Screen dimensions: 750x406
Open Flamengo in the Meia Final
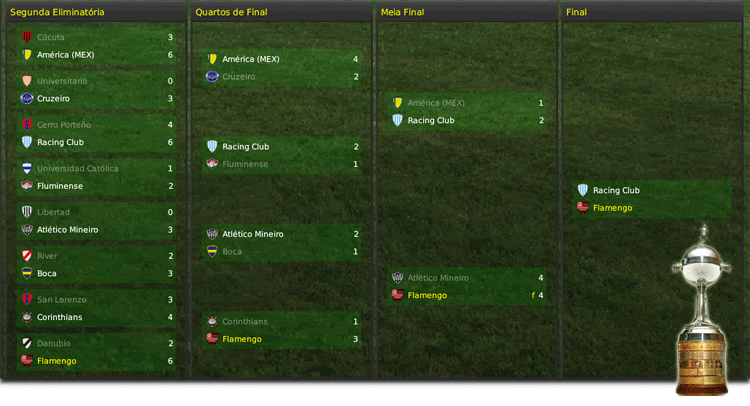click(427, 295)
